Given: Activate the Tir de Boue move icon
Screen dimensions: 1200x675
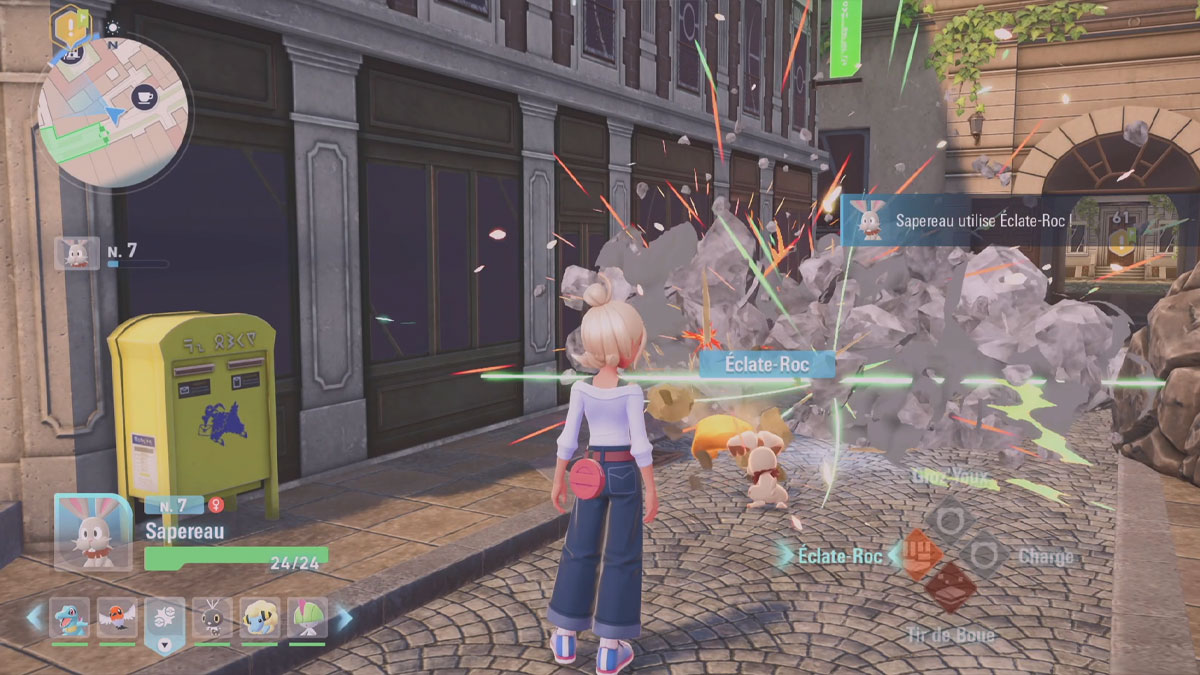Looking at the screenshot, I should pos(949,587).
